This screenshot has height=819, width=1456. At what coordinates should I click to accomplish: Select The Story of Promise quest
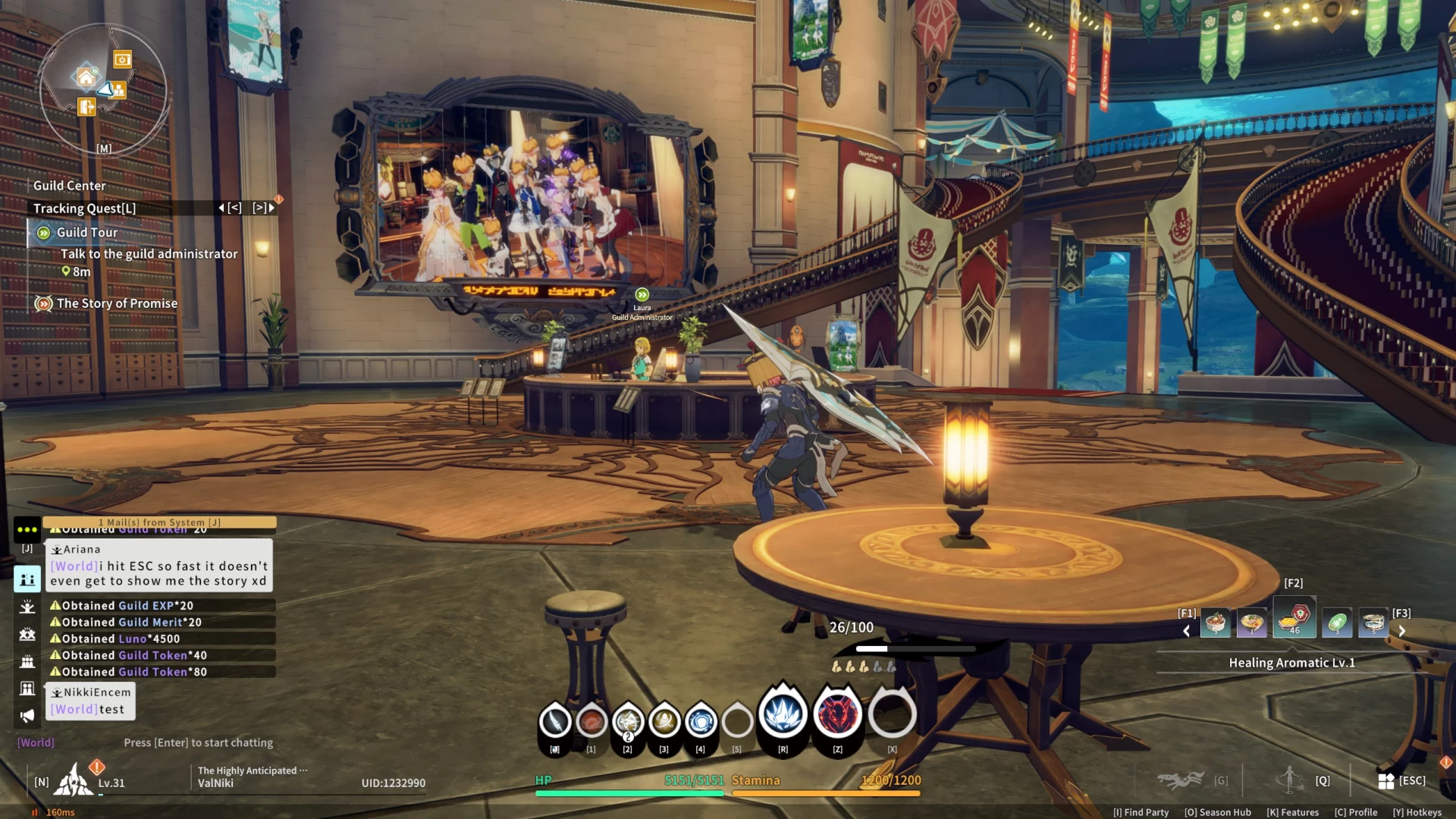click(117, 303)
